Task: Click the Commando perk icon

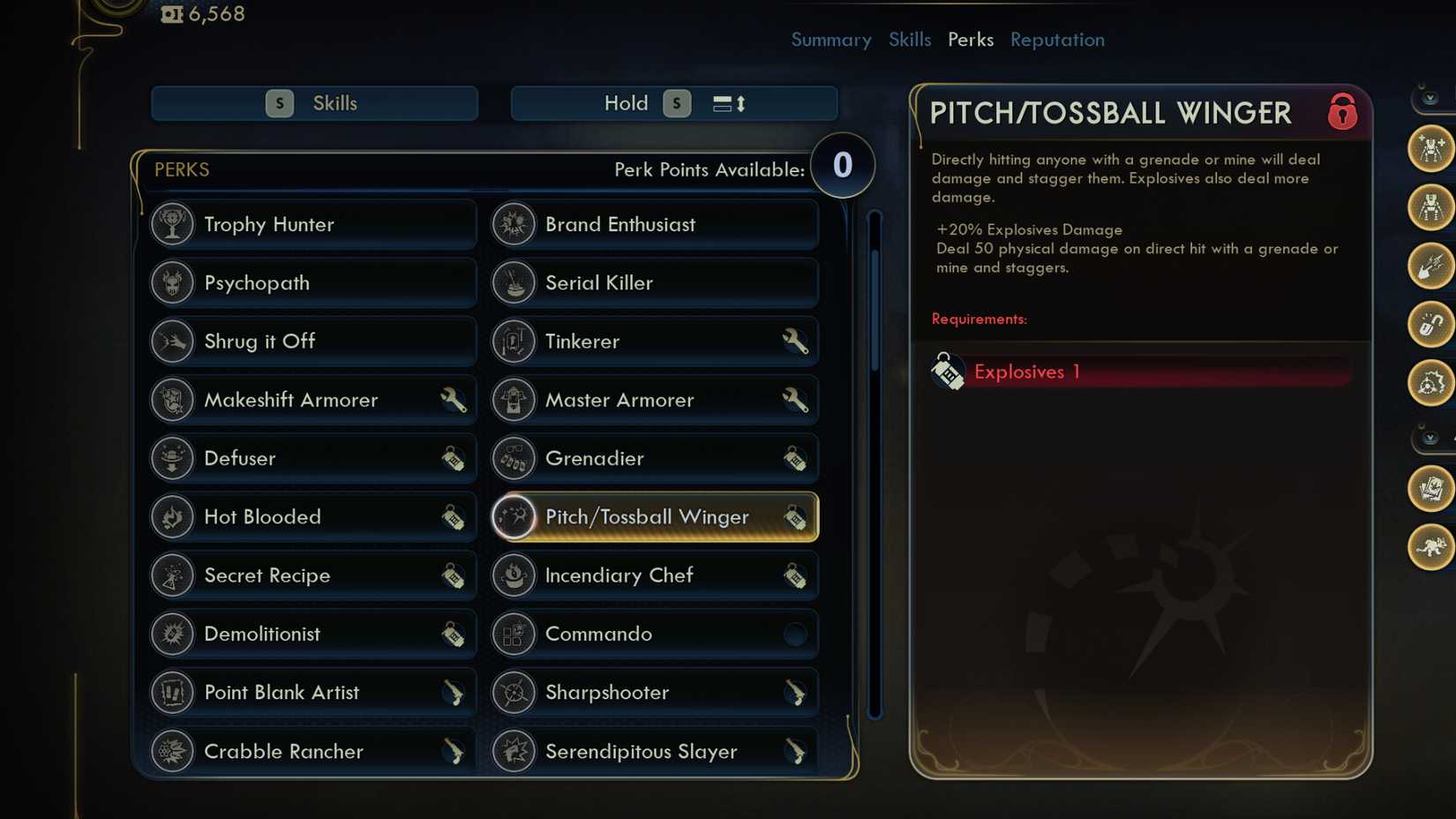Action: coord(514,634)
